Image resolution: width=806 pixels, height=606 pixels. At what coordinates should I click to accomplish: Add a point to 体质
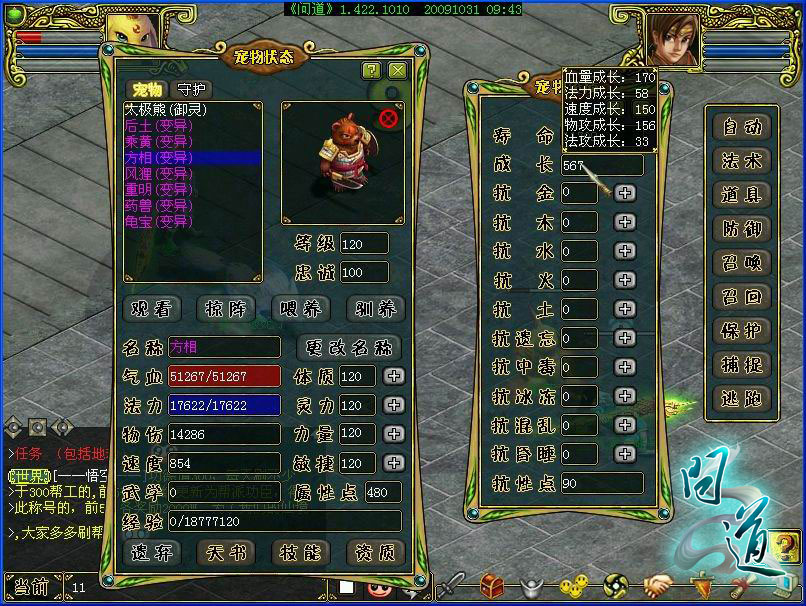(x=394, y=377)
